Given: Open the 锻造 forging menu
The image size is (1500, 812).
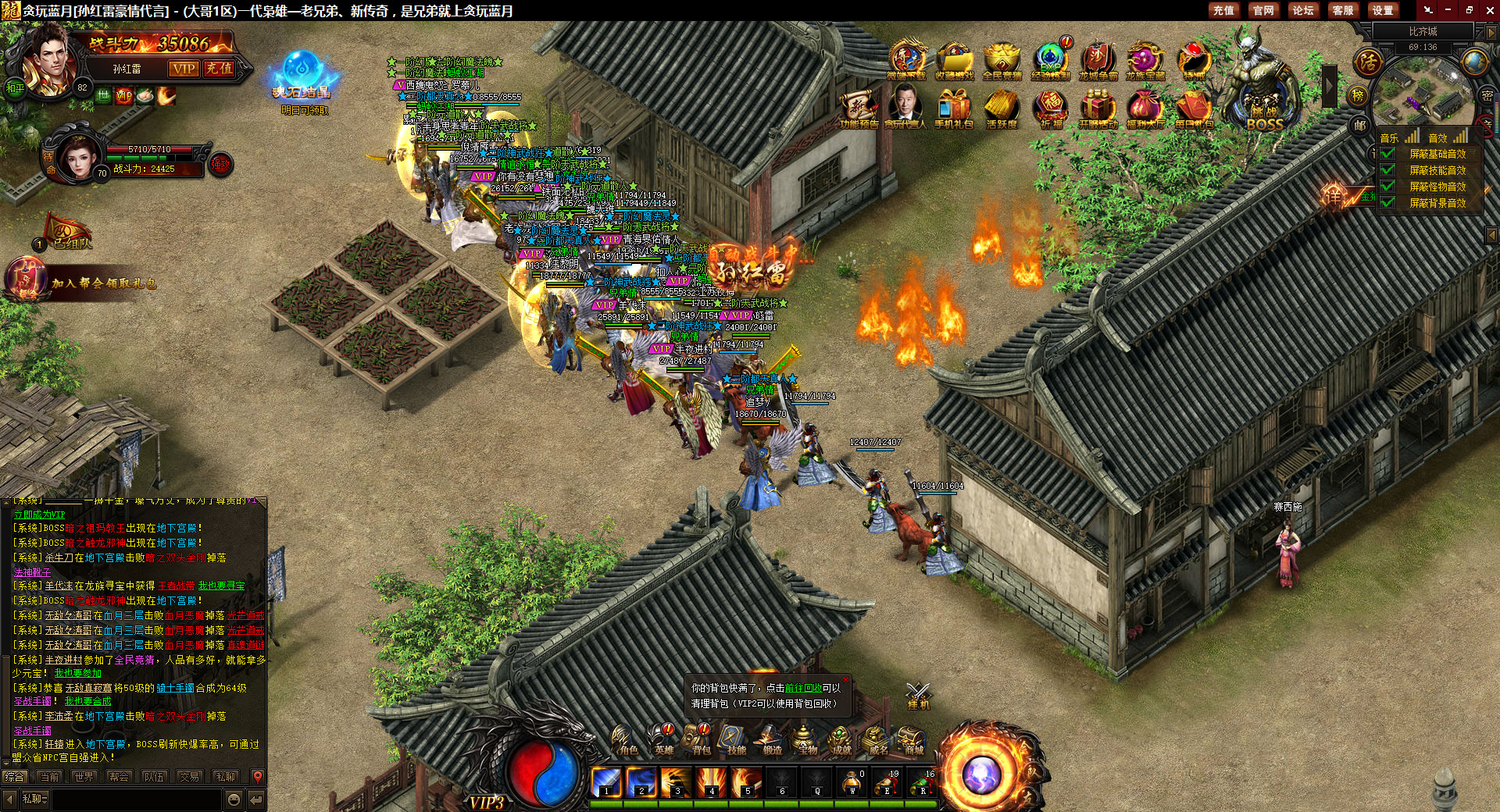Looking at the screenshot, I should (x=772, y=739).
